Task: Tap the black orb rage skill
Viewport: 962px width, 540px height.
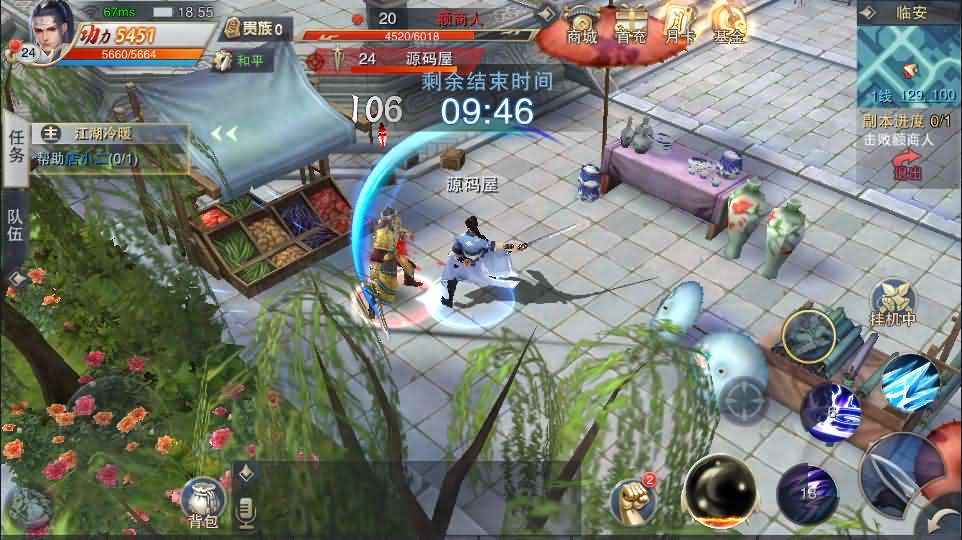Action: pyautogui.click(x=720, y=489)
